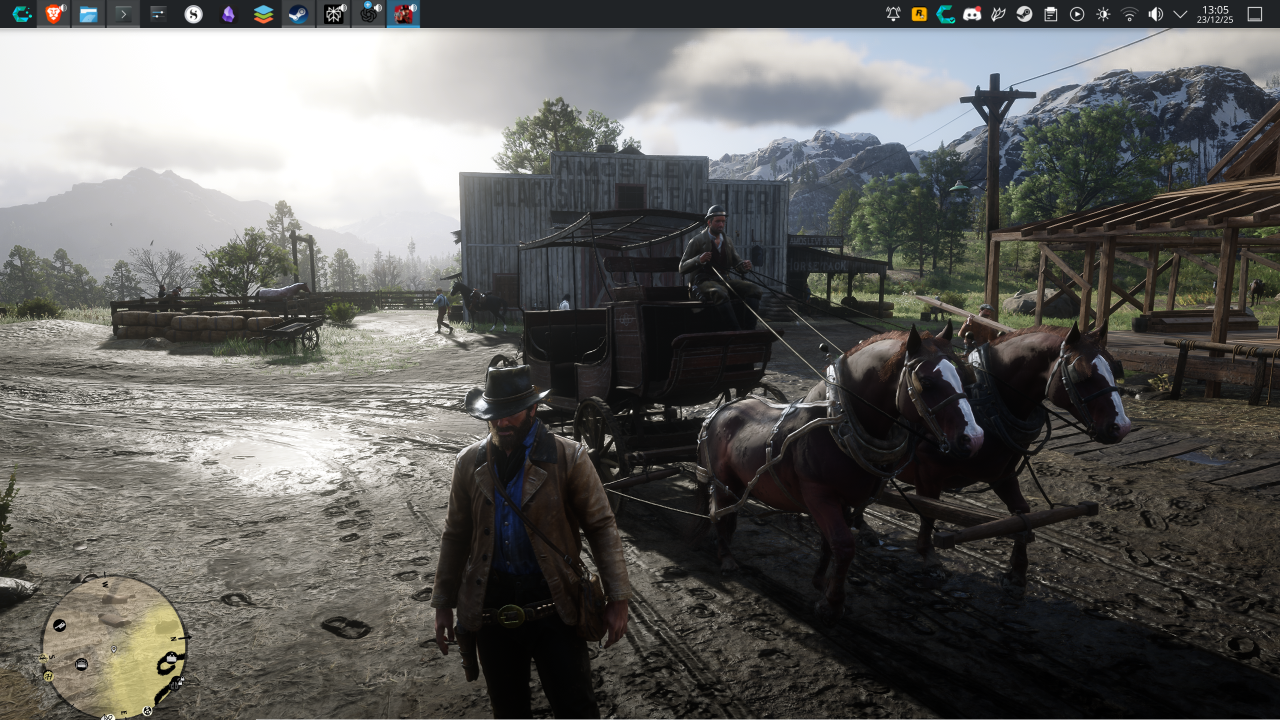This screenshot has height=720, width=1280.
Task: Click the circular minimap
Action: click(113, 646)
